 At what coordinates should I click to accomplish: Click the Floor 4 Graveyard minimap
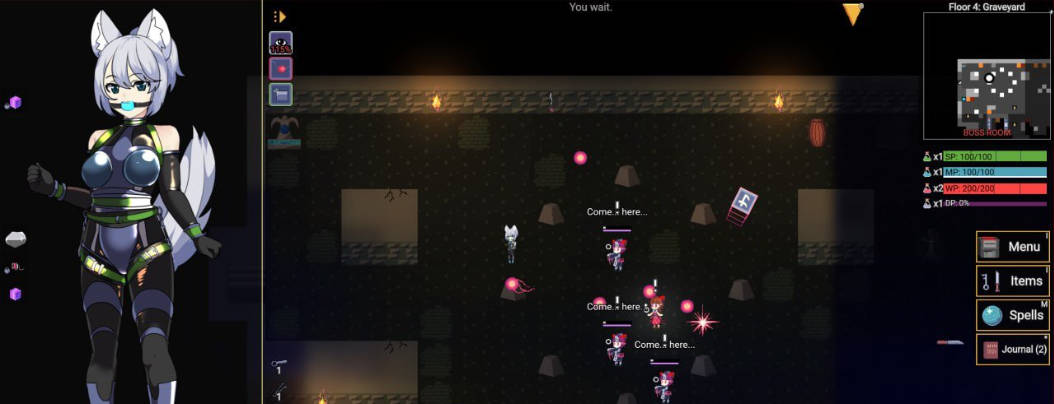tap(985, 74)
